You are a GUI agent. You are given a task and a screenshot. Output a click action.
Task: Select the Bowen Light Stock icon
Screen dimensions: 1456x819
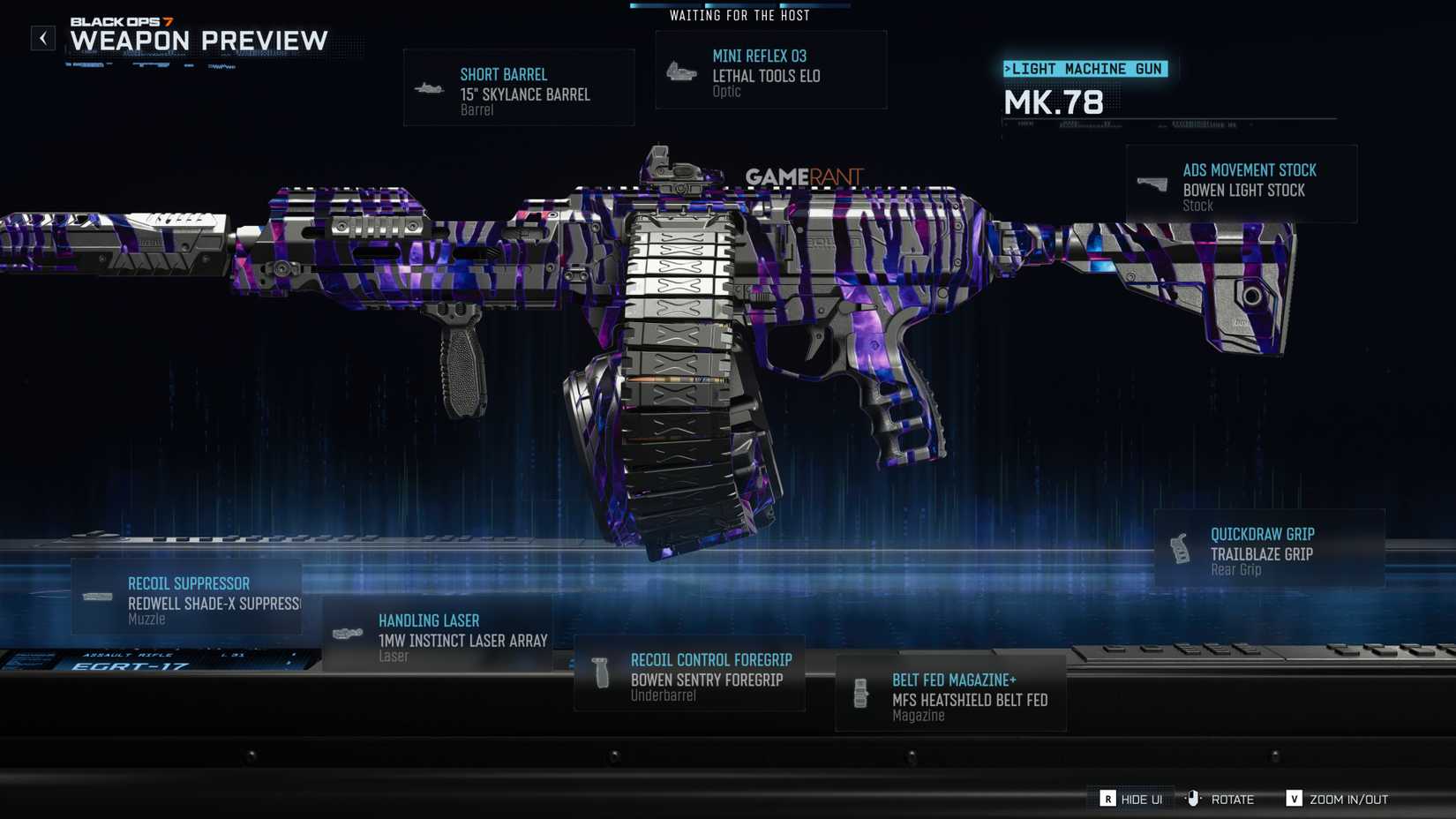pos(1153,184)
